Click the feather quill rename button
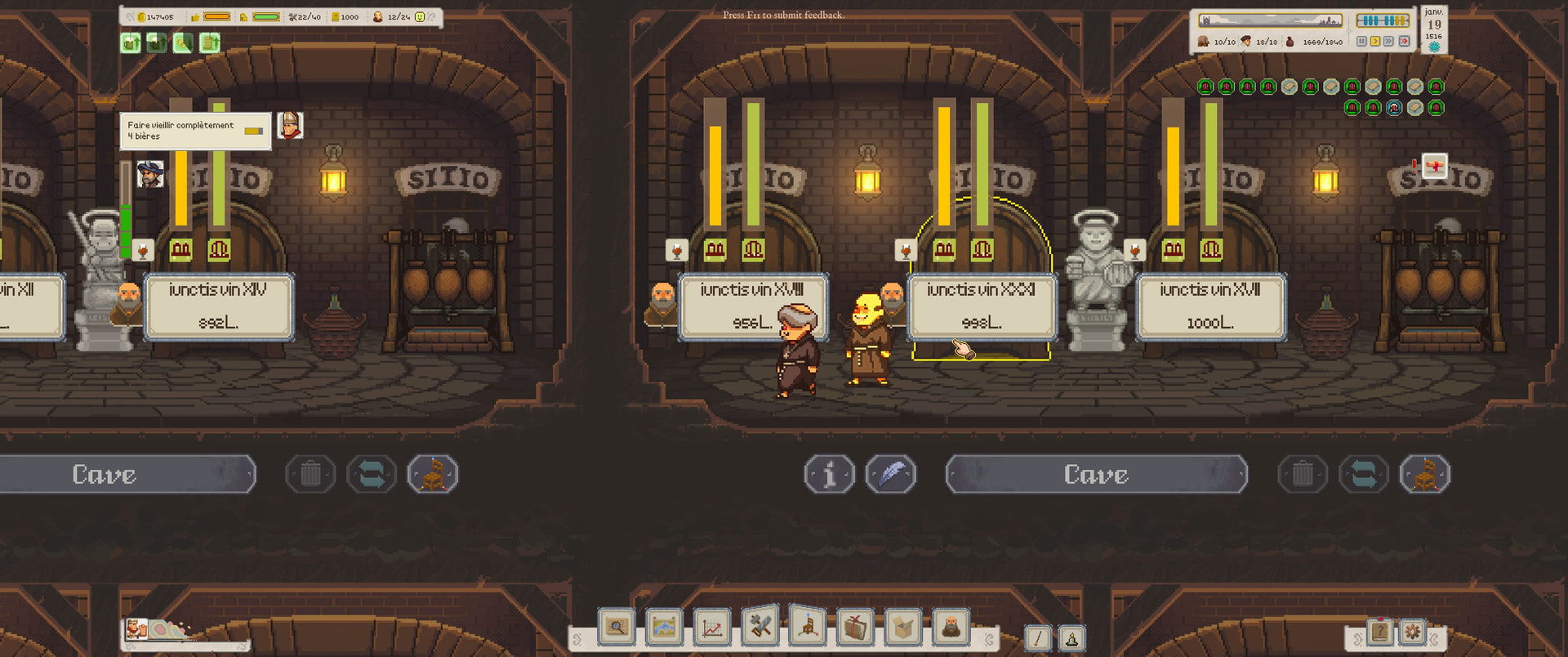This screenshot has width=1568, height=657. 891,475
